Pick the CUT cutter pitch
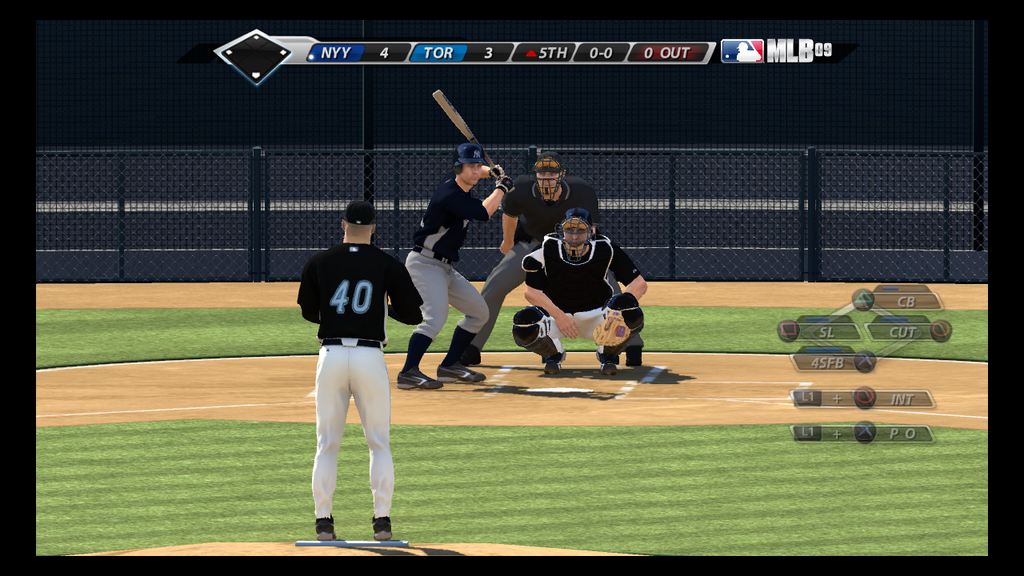Viewport: 1024px width, 576px height. tap(903, 331)
